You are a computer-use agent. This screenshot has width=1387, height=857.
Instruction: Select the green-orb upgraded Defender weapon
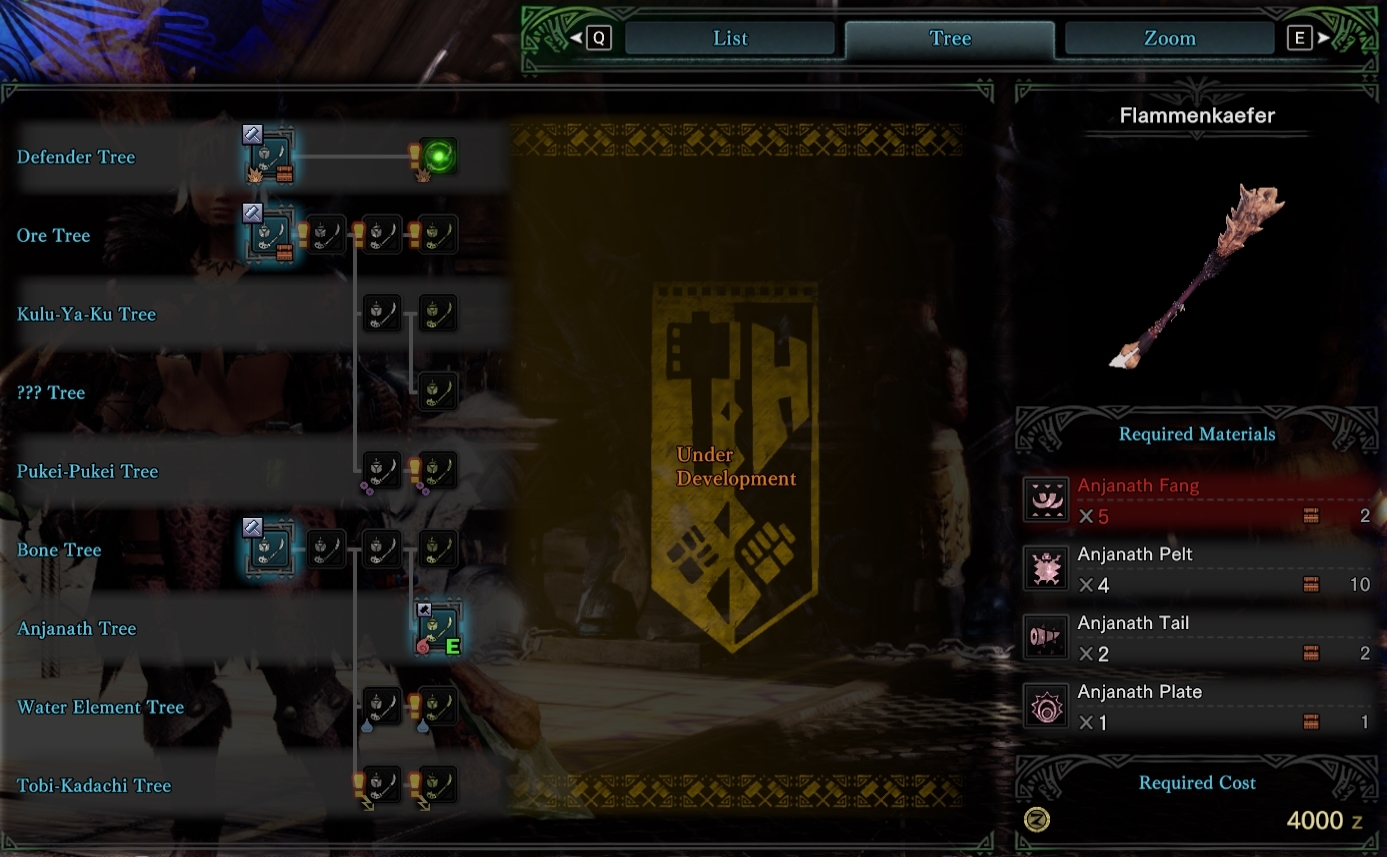tap(440, 156)
